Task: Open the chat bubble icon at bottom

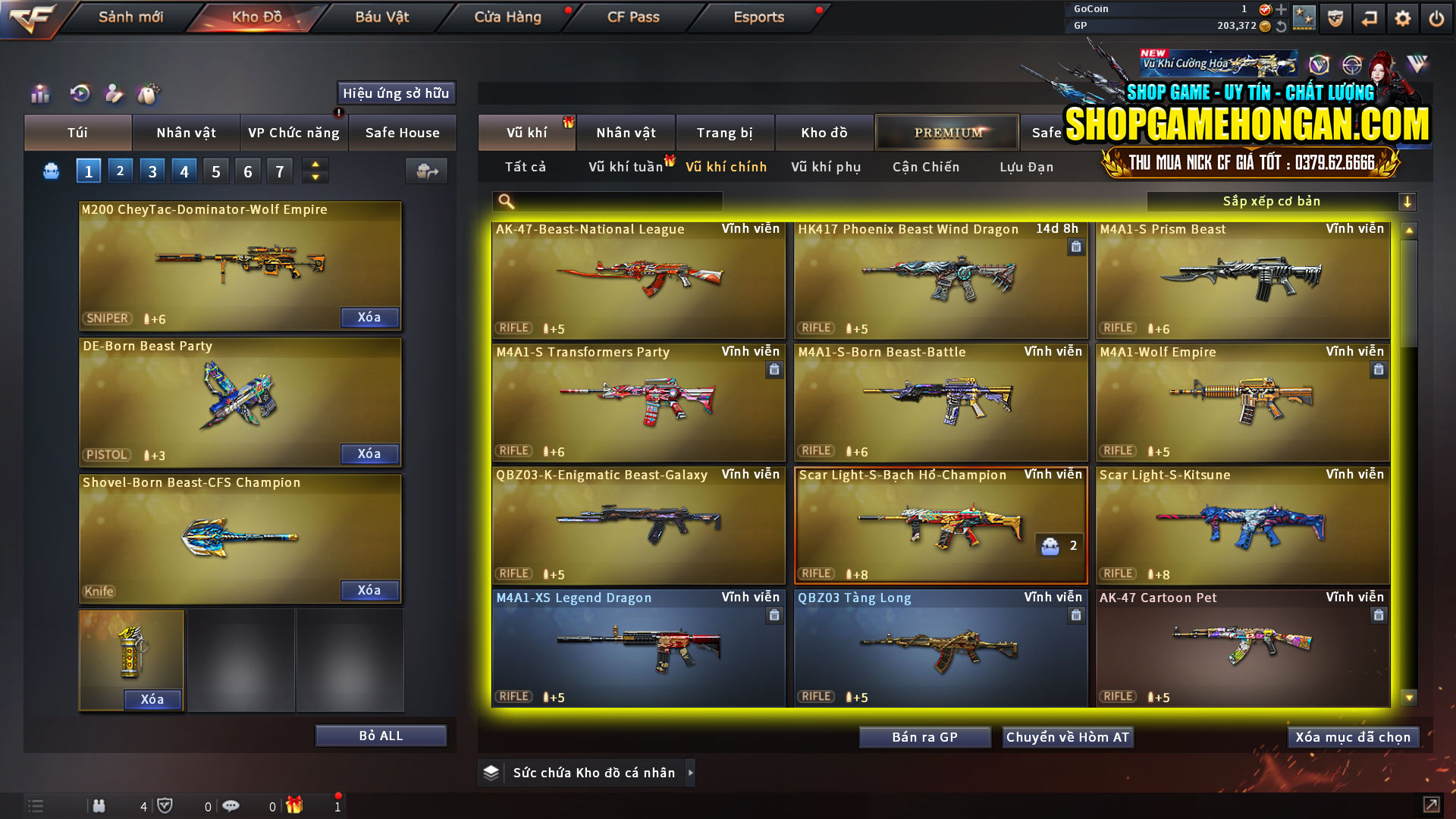Action: point(231,806)
